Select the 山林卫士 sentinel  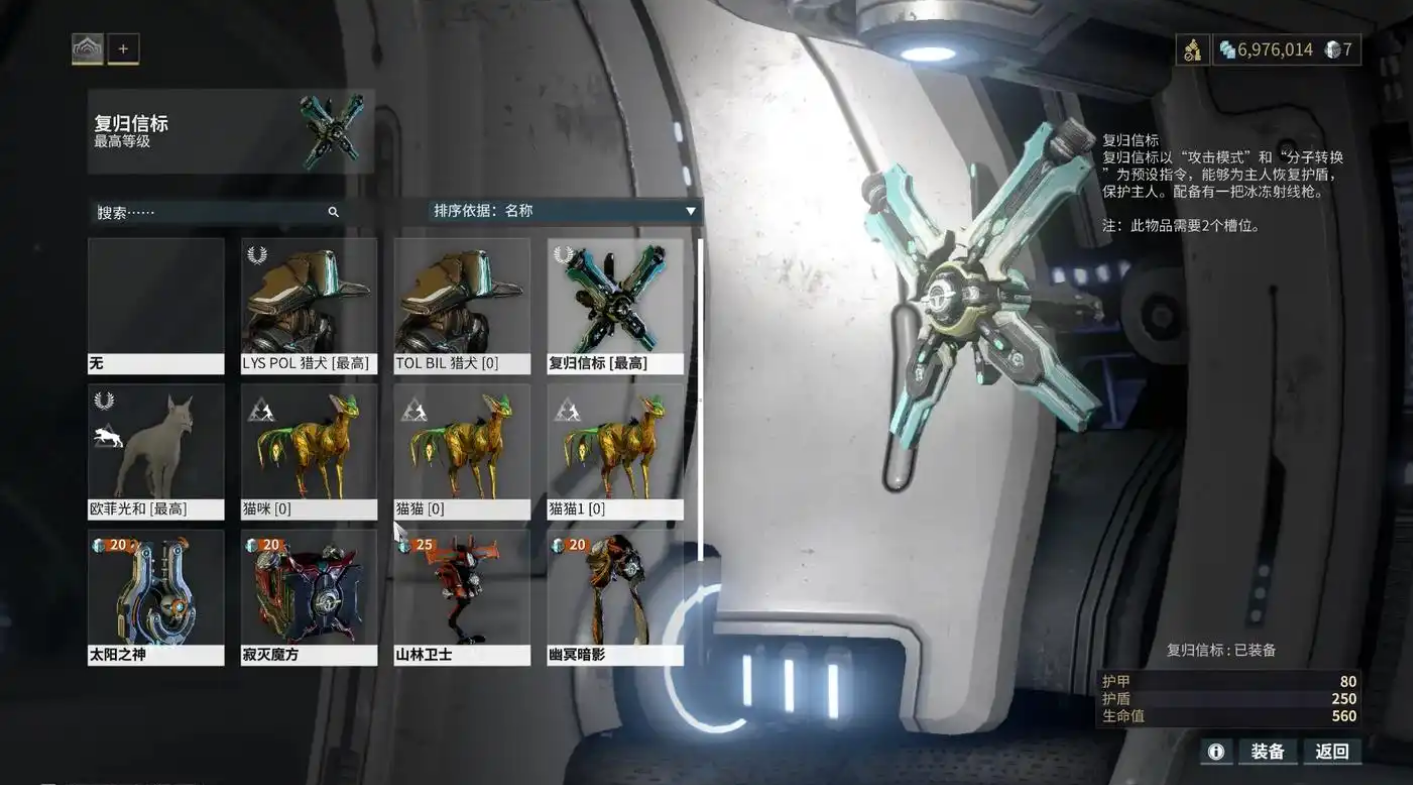pos(462,597)
